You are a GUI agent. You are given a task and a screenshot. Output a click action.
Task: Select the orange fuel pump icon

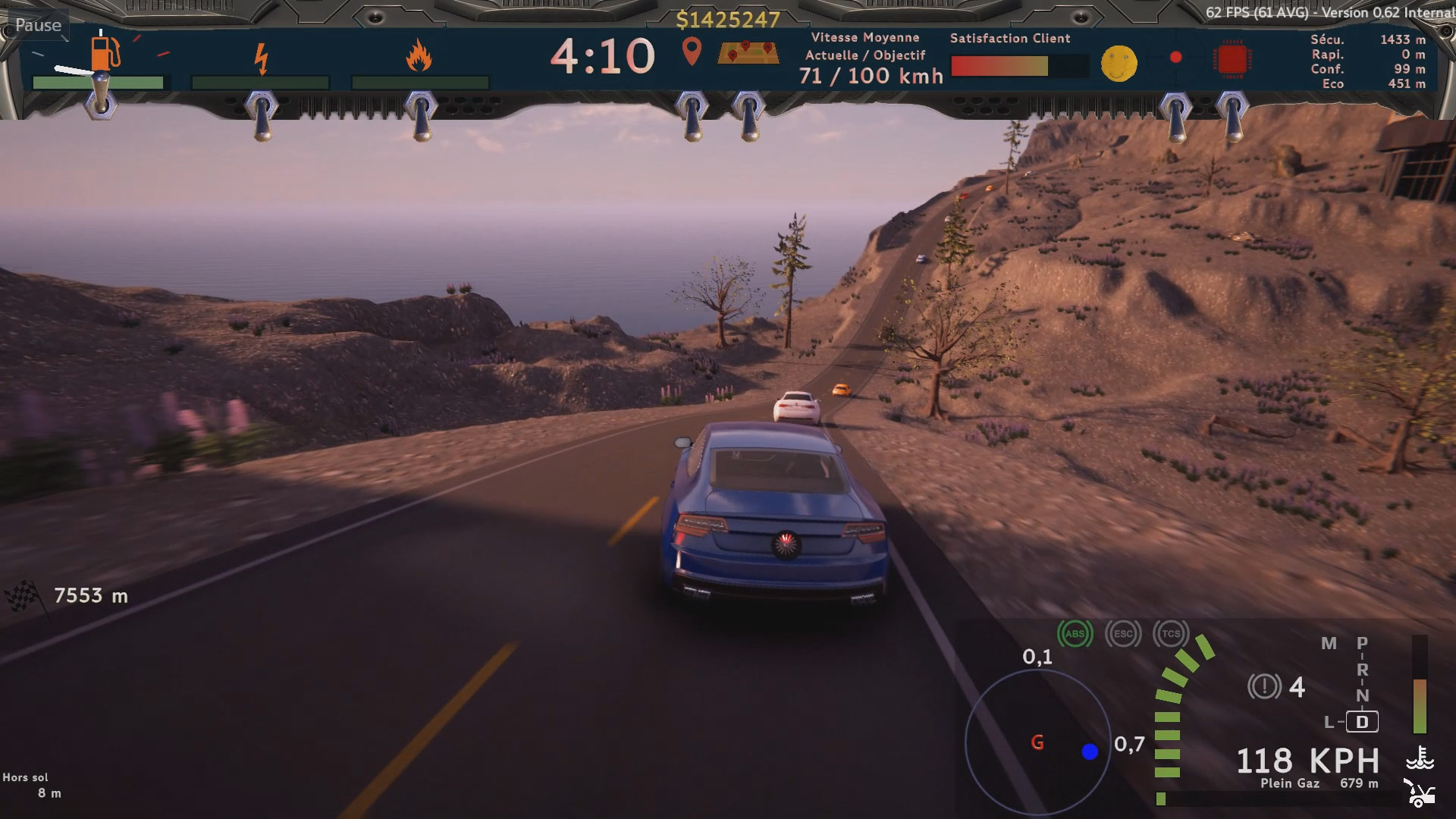tap(105, 52)
